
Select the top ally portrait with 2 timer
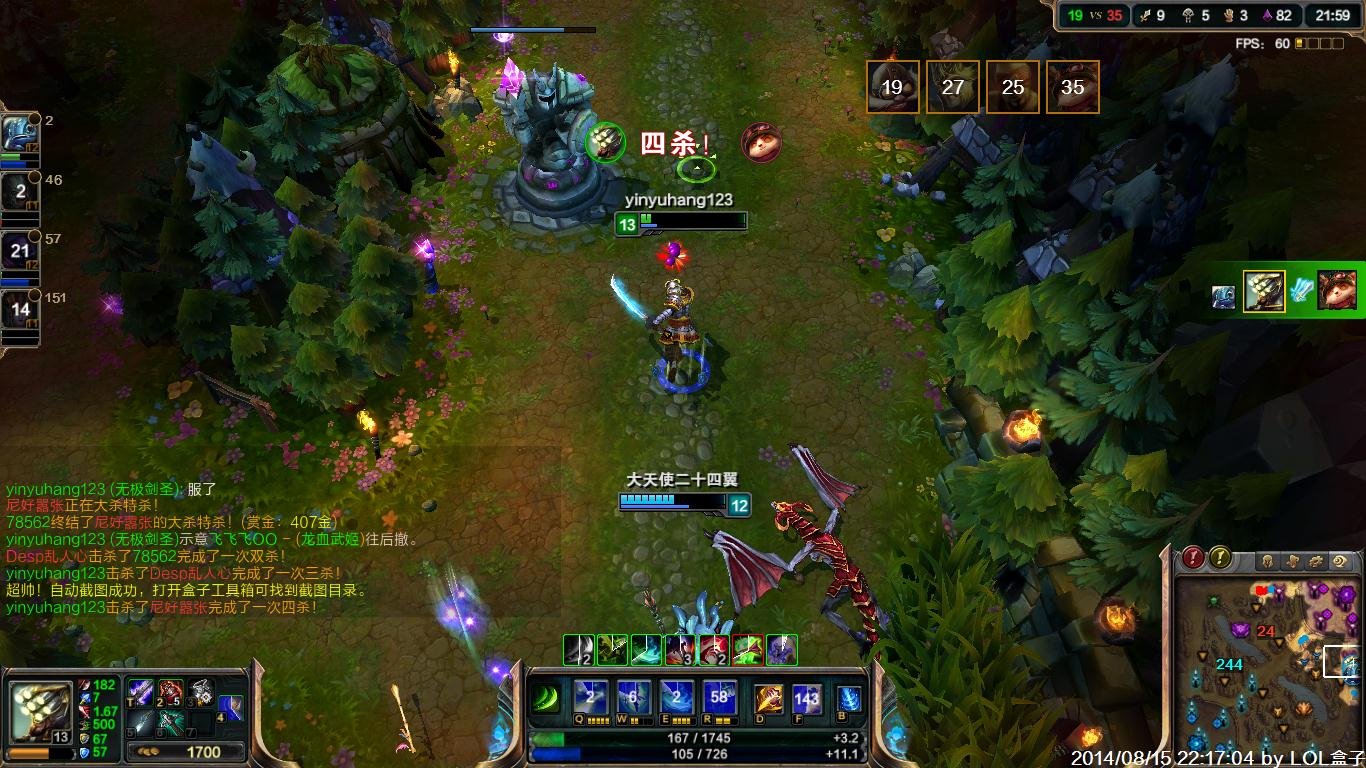click(x=19, y=133)
